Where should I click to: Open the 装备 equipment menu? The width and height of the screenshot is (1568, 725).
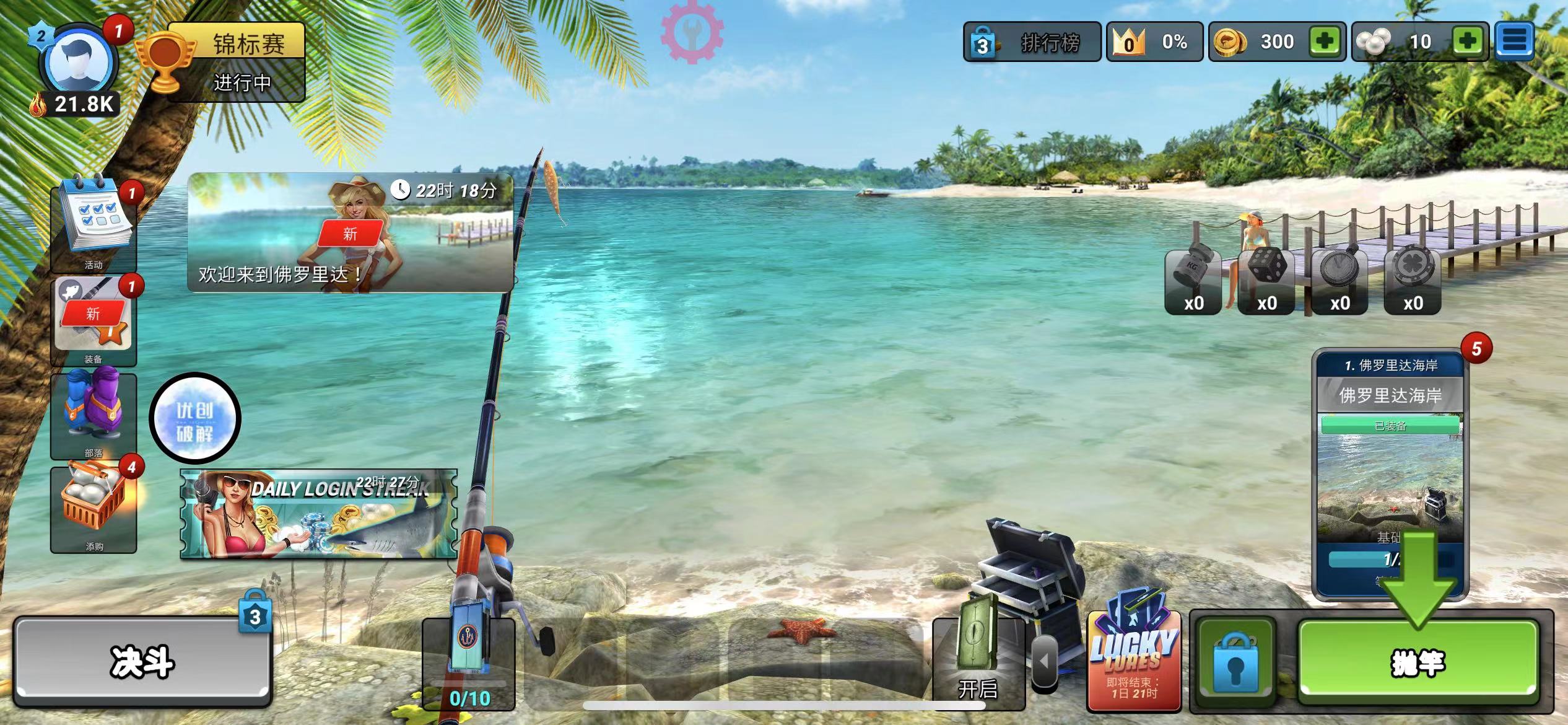[x=94, y=320]
